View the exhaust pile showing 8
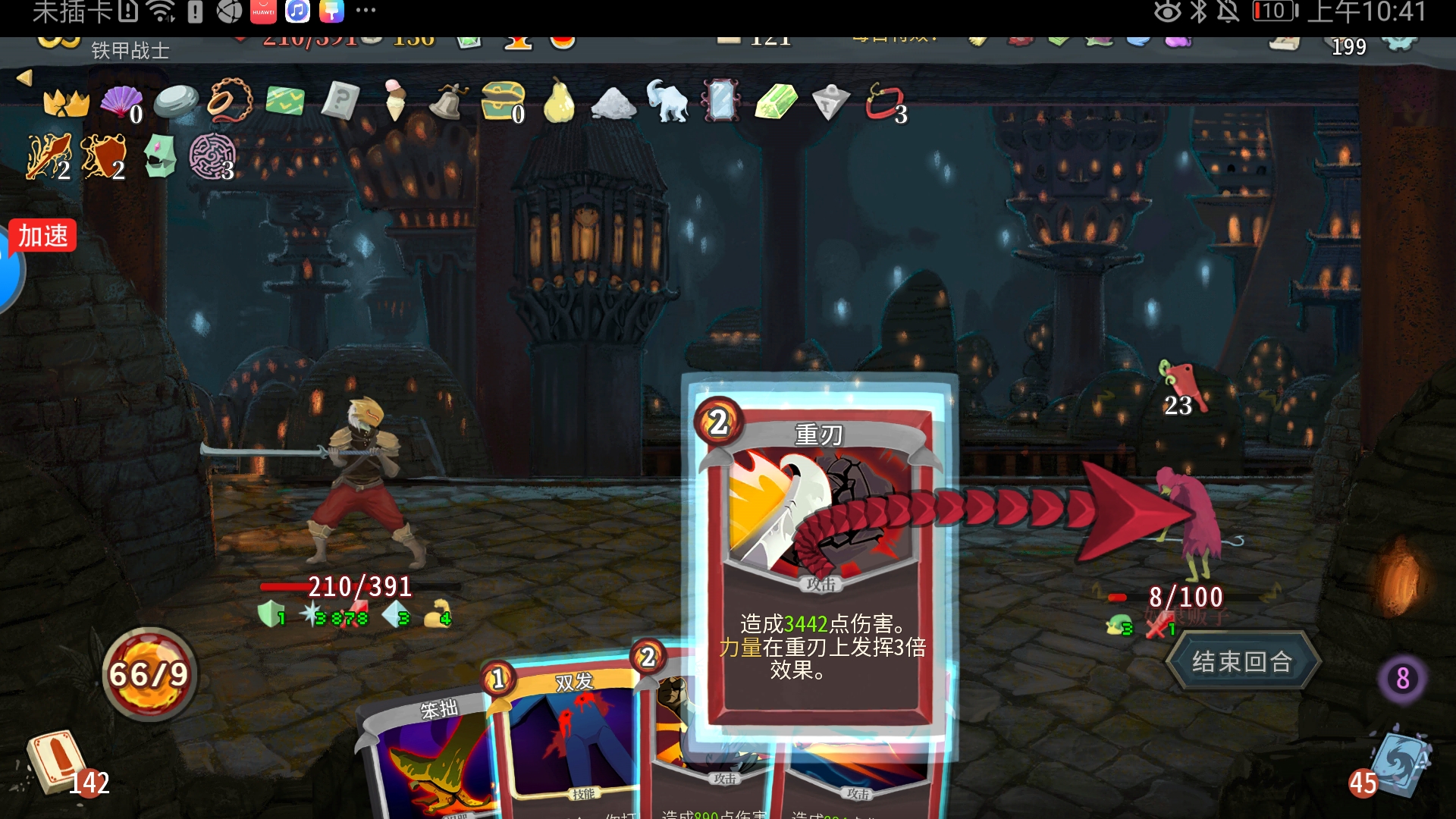1456x819 pixels. coord(1402,679)
